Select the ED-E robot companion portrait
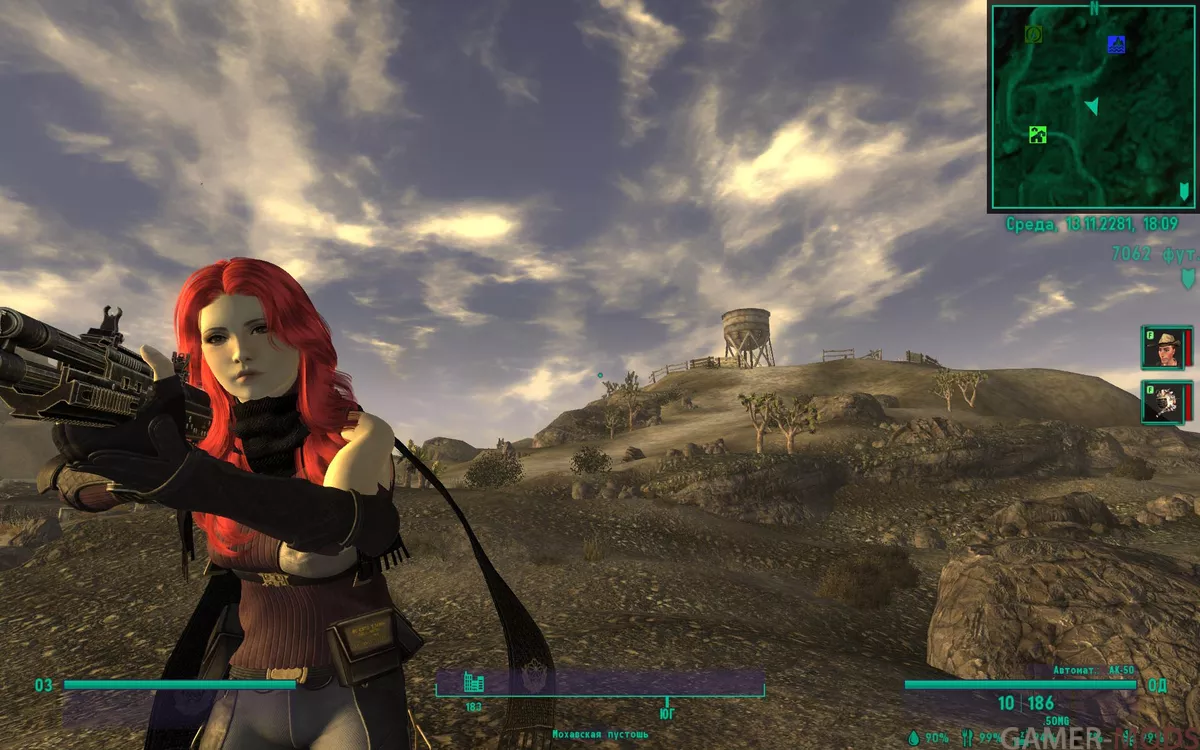The height and width of the screenshot is (750, 1200). (1165, 401)
